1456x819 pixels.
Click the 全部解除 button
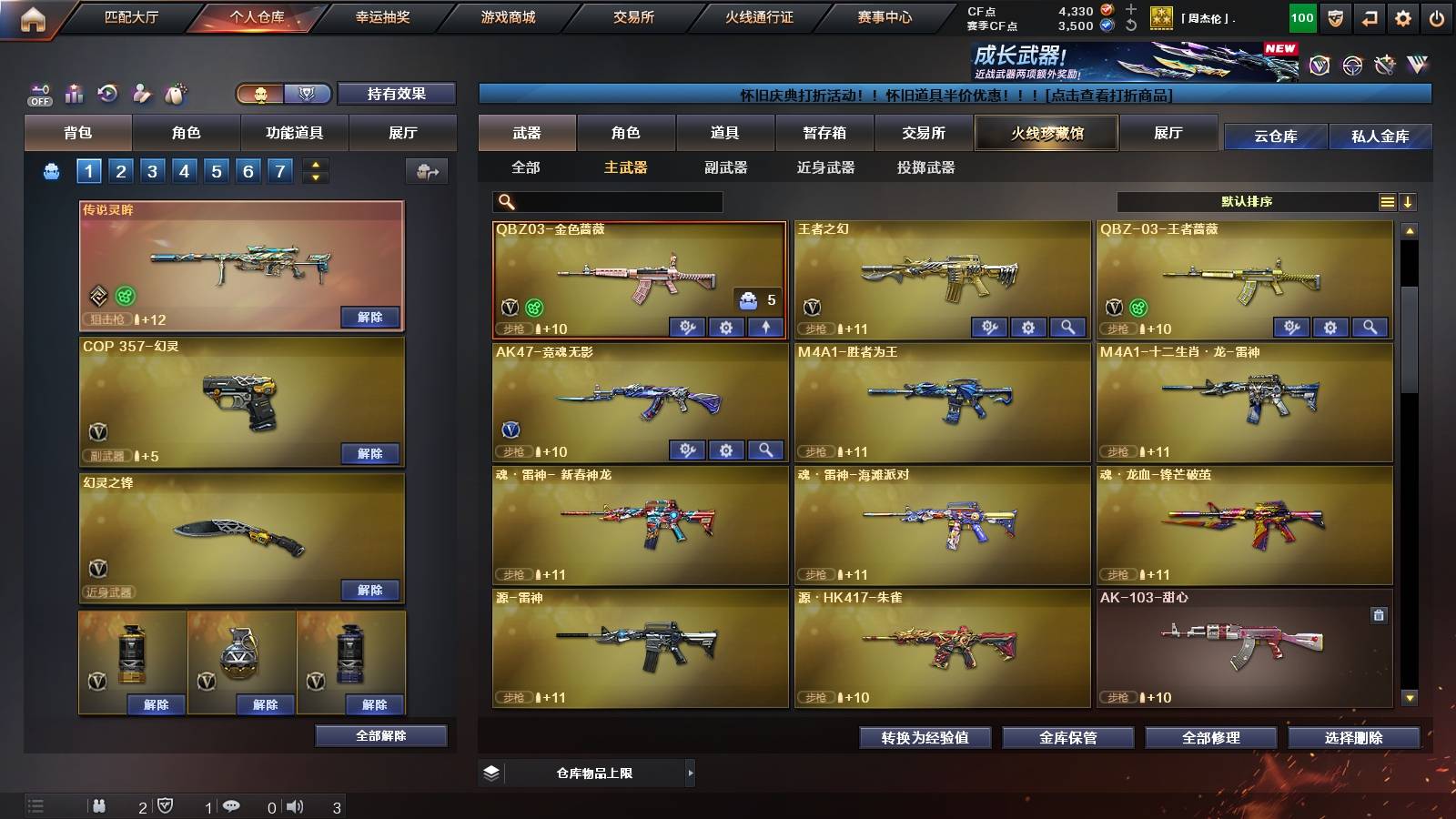(379, 736)
